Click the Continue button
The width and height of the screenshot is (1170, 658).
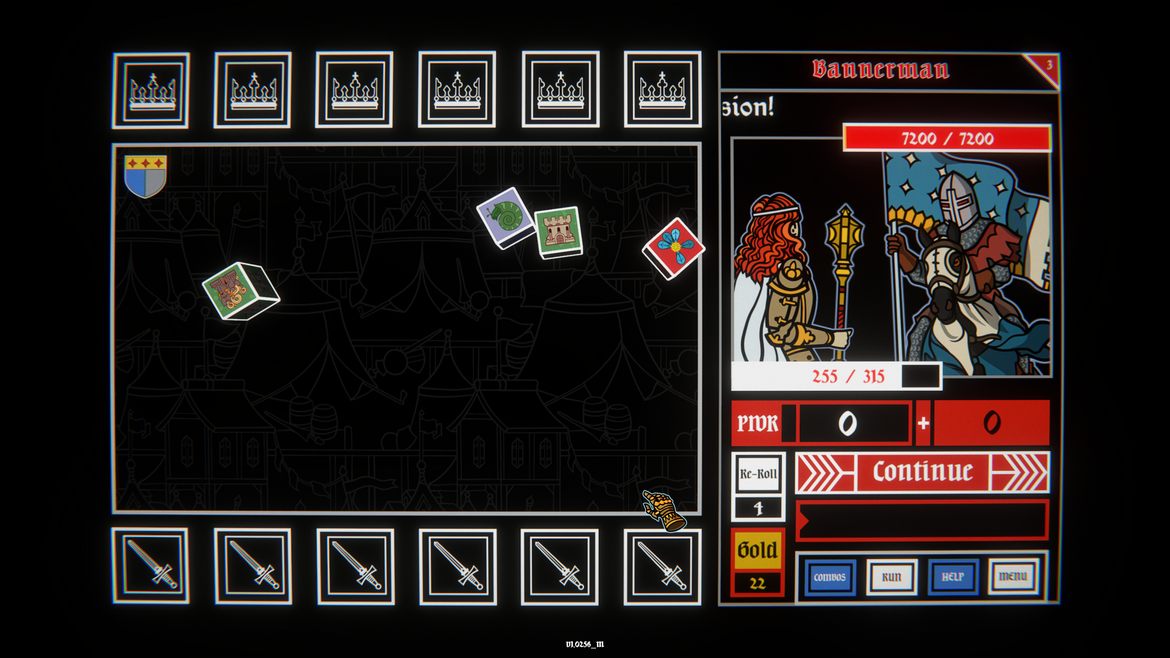point(922,472)
